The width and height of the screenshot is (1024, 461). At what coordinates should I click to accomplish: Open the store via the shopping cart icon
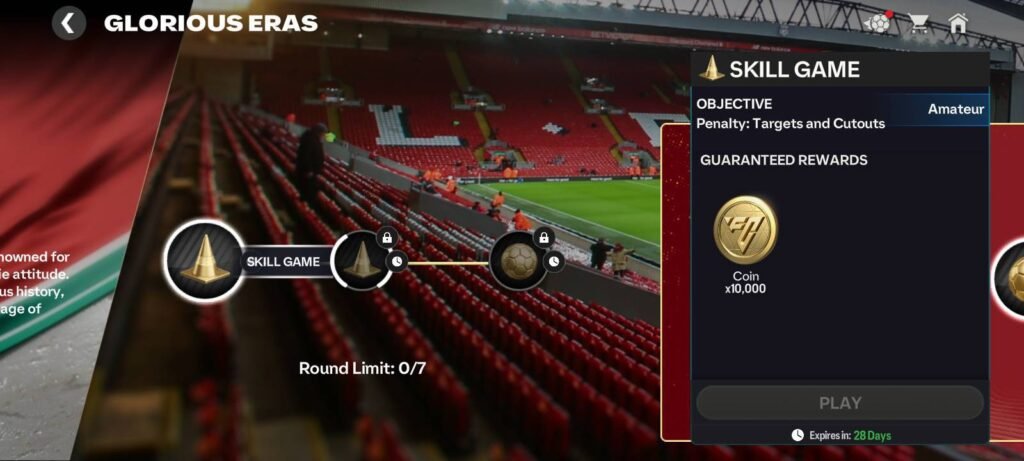tap(918, 23)
